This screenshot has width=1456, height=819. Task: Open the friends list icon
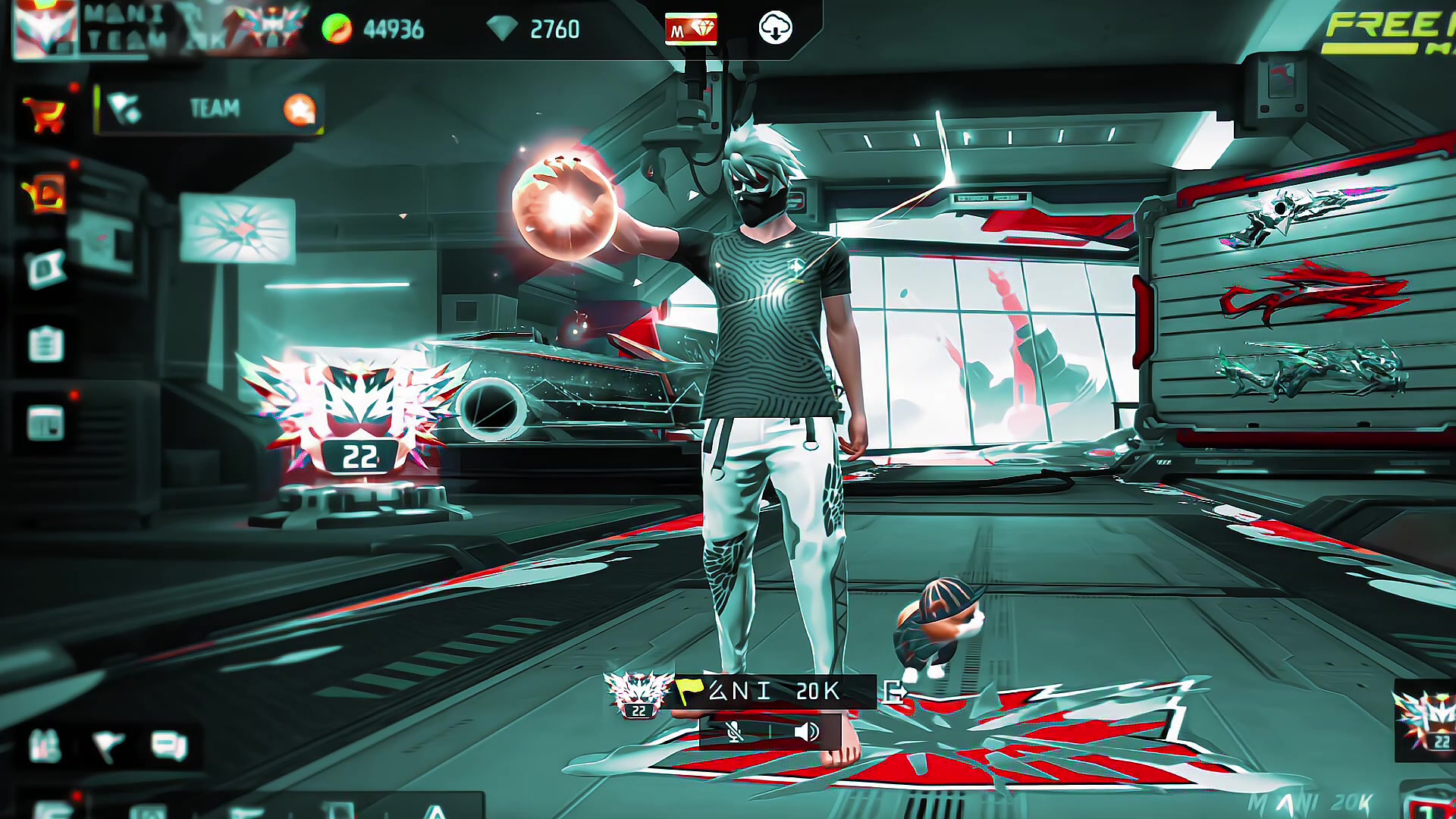(x=44, y=746)
